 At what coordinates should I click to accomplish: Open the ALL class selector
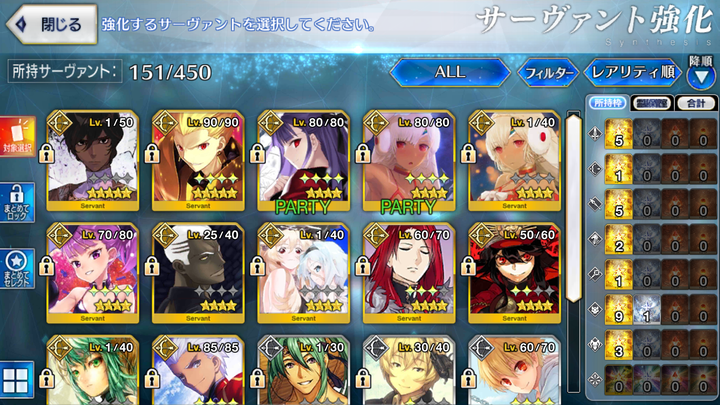[449, 72]
